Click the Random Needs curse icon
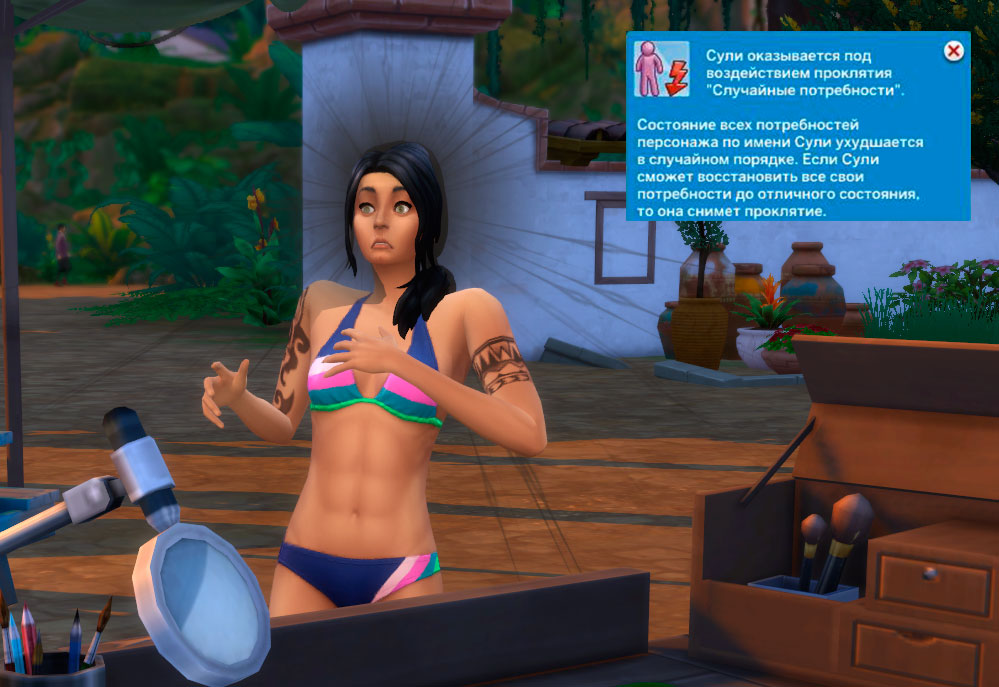Image resolution: width=999 pixels, height=687 pixels. tap(663, 69)
